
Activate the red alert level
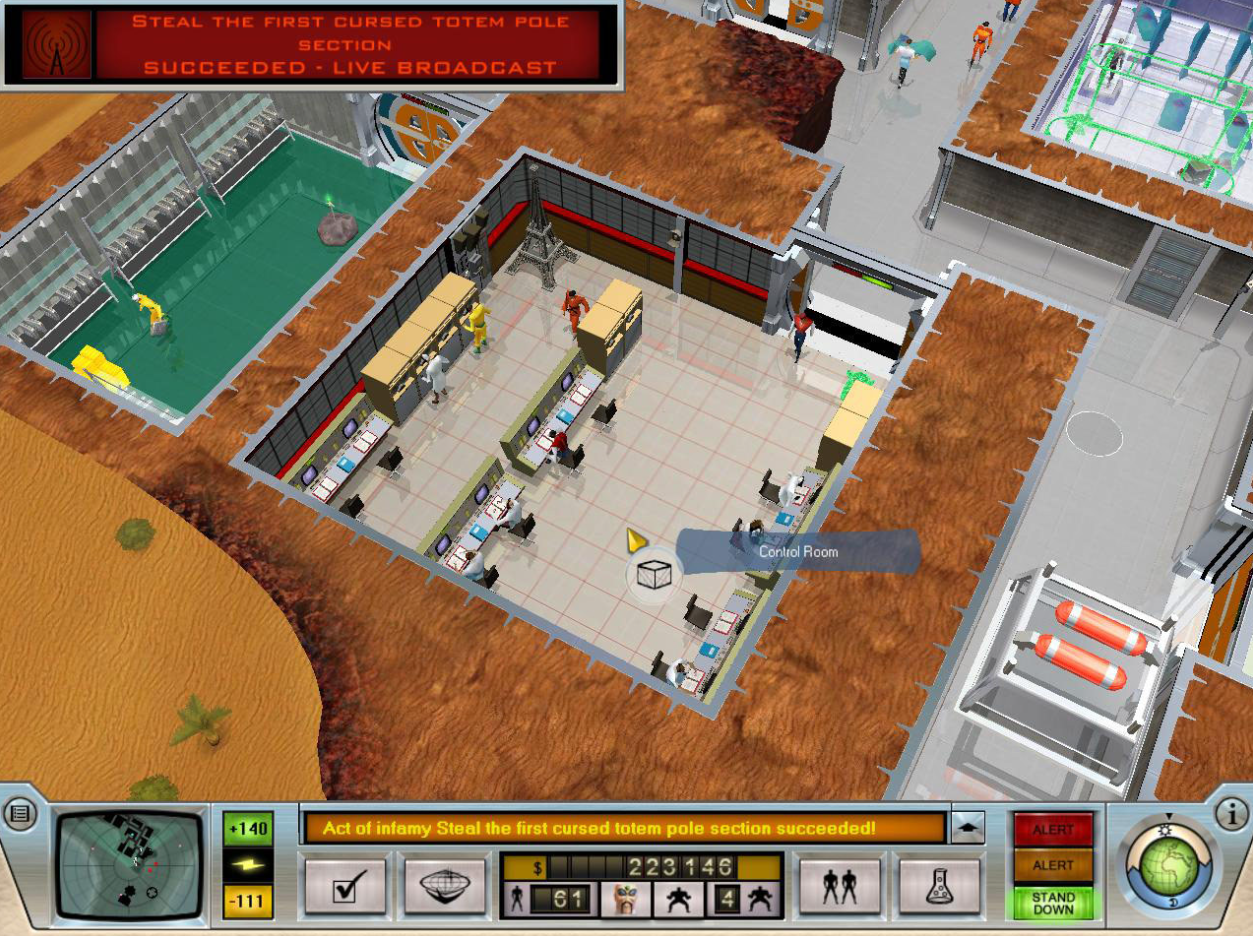pos(1053,830)
